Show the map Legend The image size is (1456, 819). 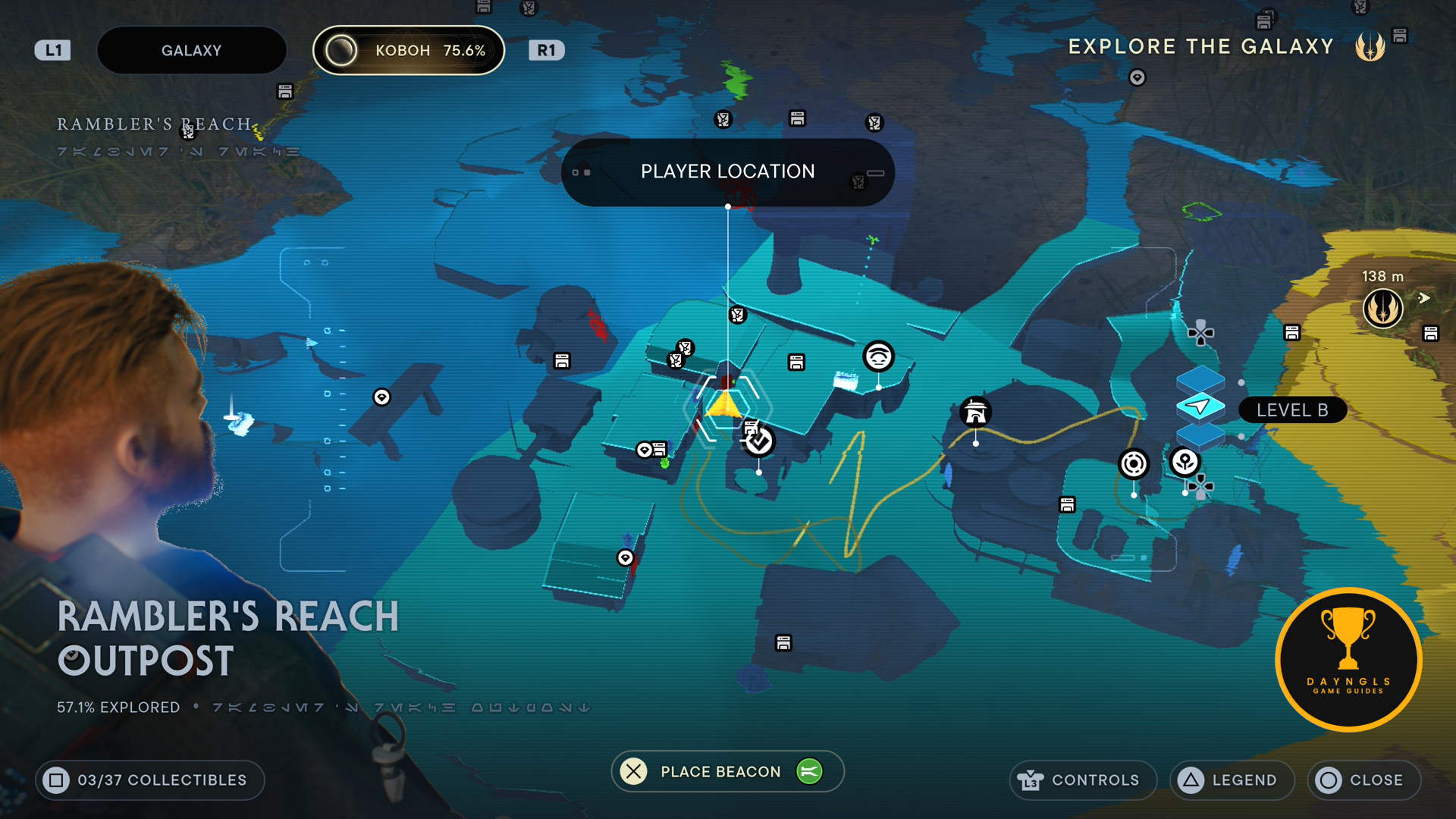(1231, 780)
